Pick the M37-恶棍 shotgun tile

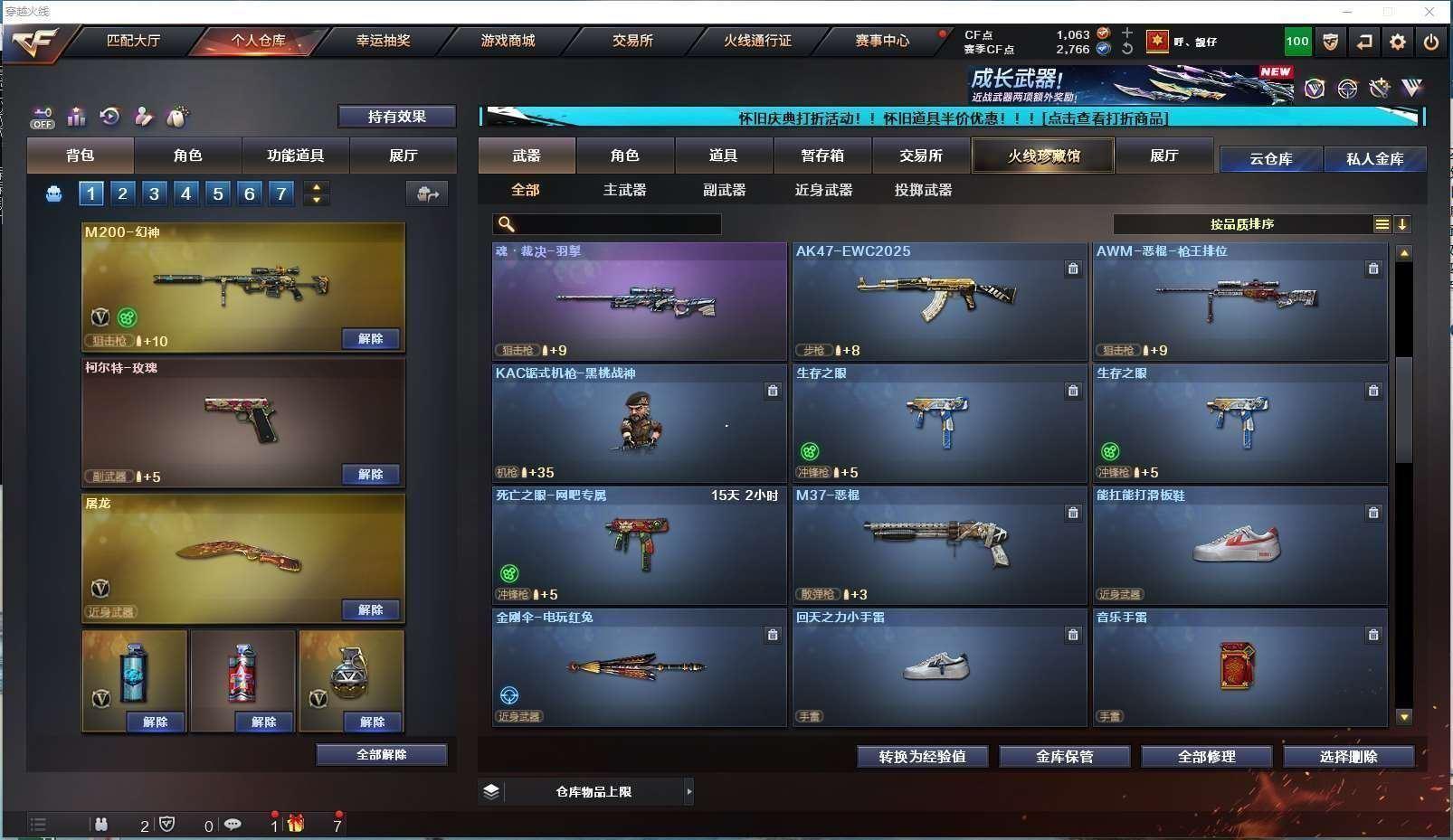pyautogui.click(x=939, y=545)
